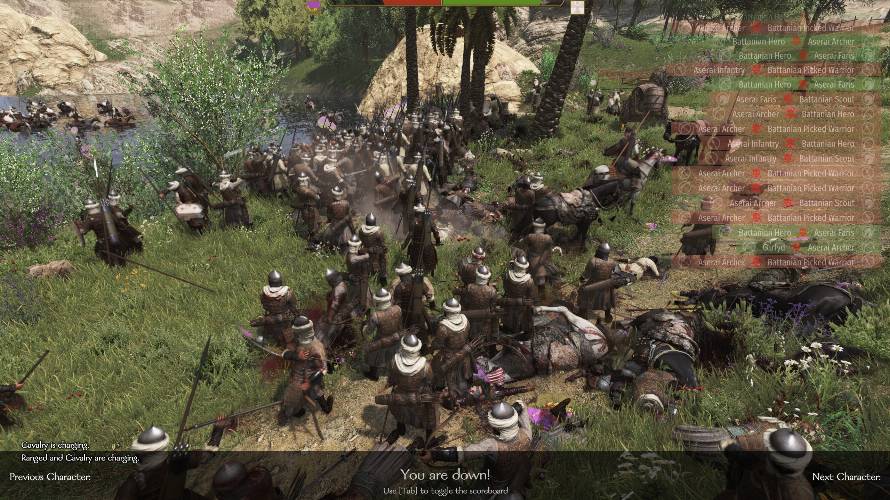Switch to the next character
The image size is (890, 500).
tap(844, 477)
